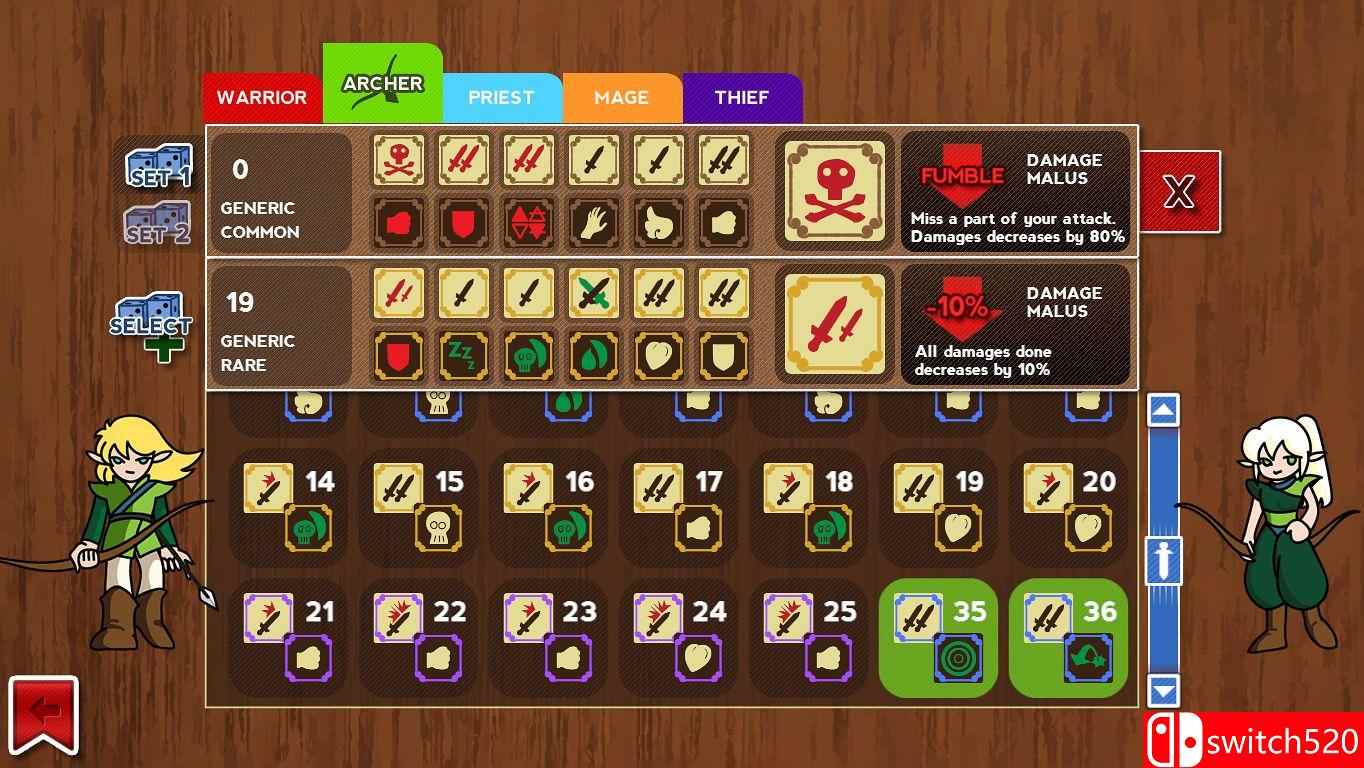
Task: Select the green crossed swords skill in Generic Rare
Action: pyautogui.click(x=593, y=294)
